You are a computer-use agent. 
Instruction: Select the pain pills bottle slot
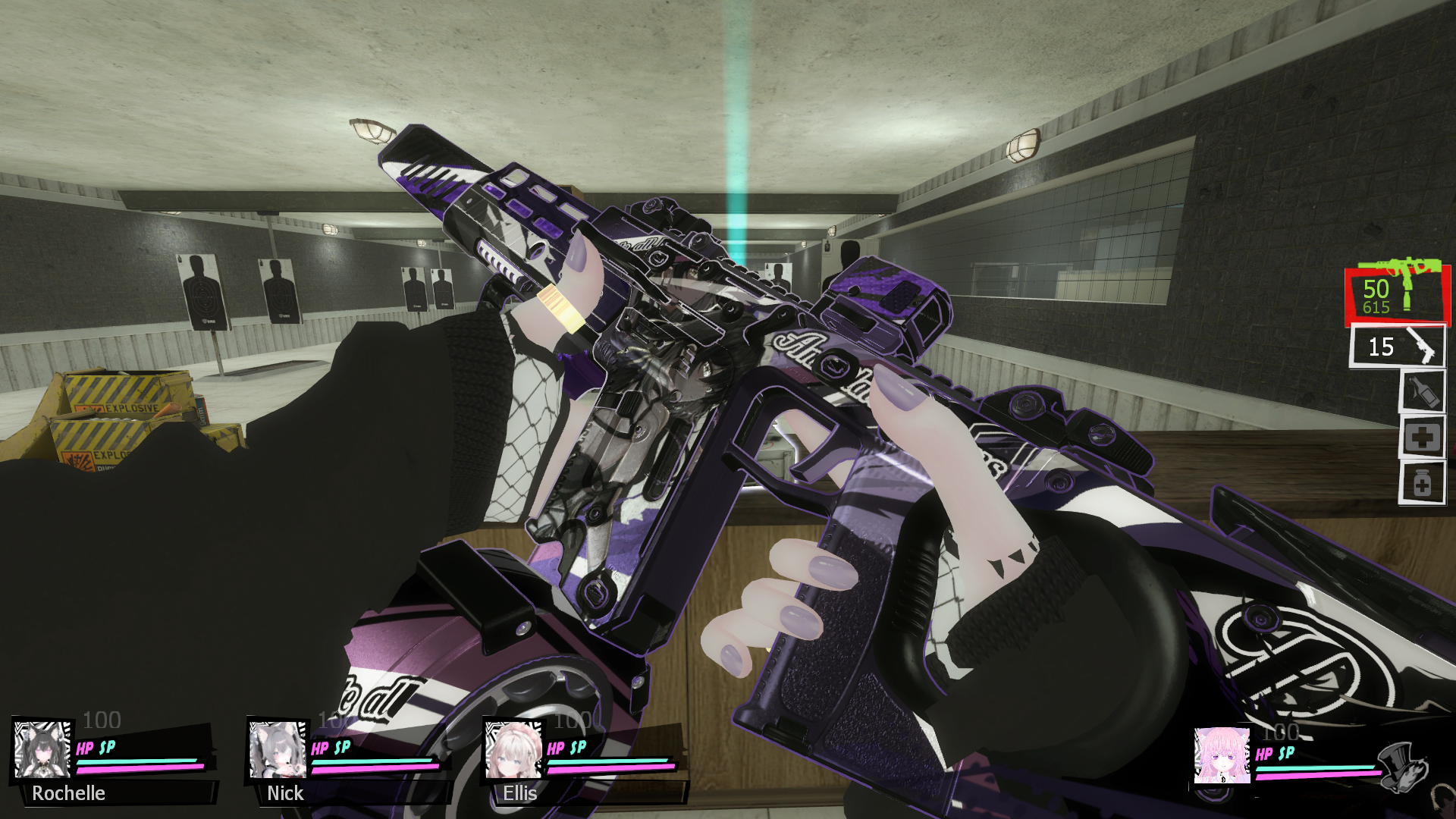tap(1422, 483)
